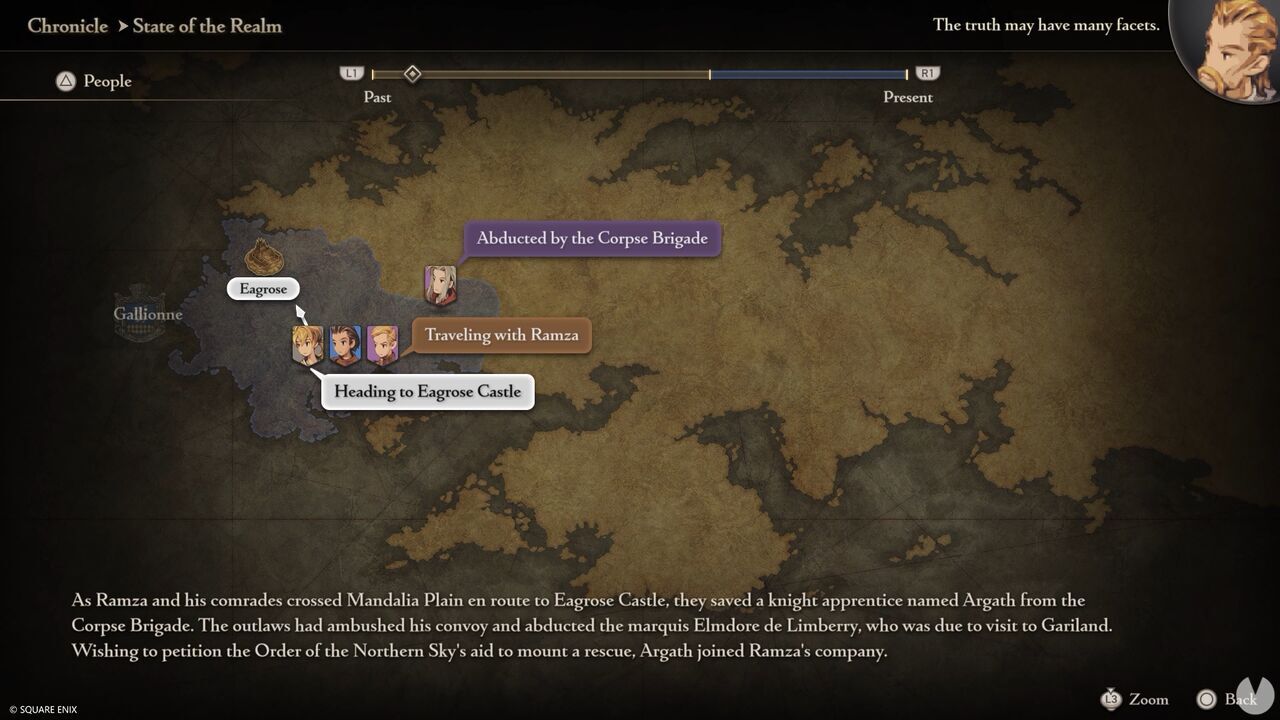Click the rightmost companion portrait in Ramza's group
Image resolution: width=1280 pixels, height=720 pixels.
point(381,344)
